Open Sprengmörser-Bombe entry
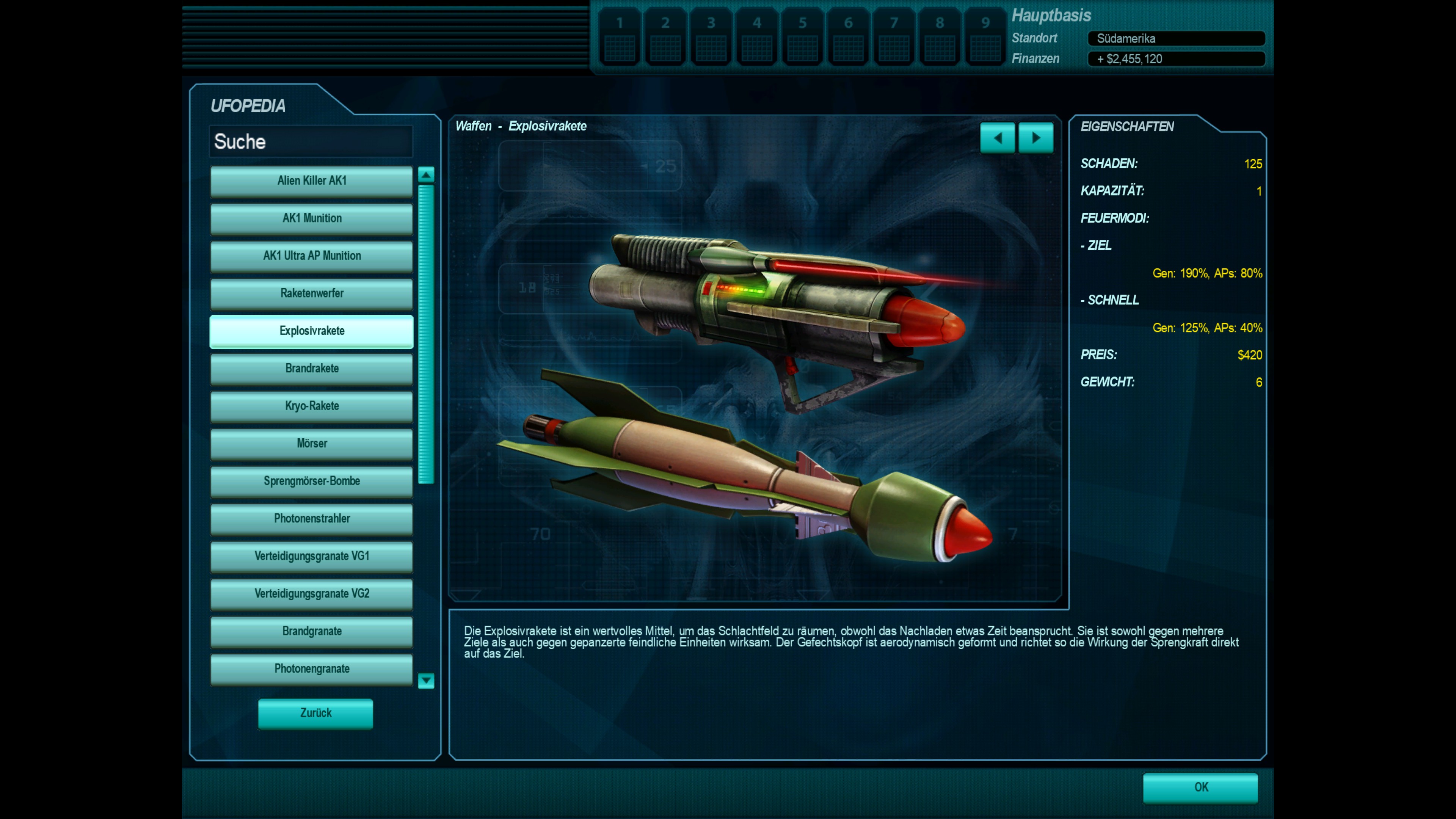 311,481
